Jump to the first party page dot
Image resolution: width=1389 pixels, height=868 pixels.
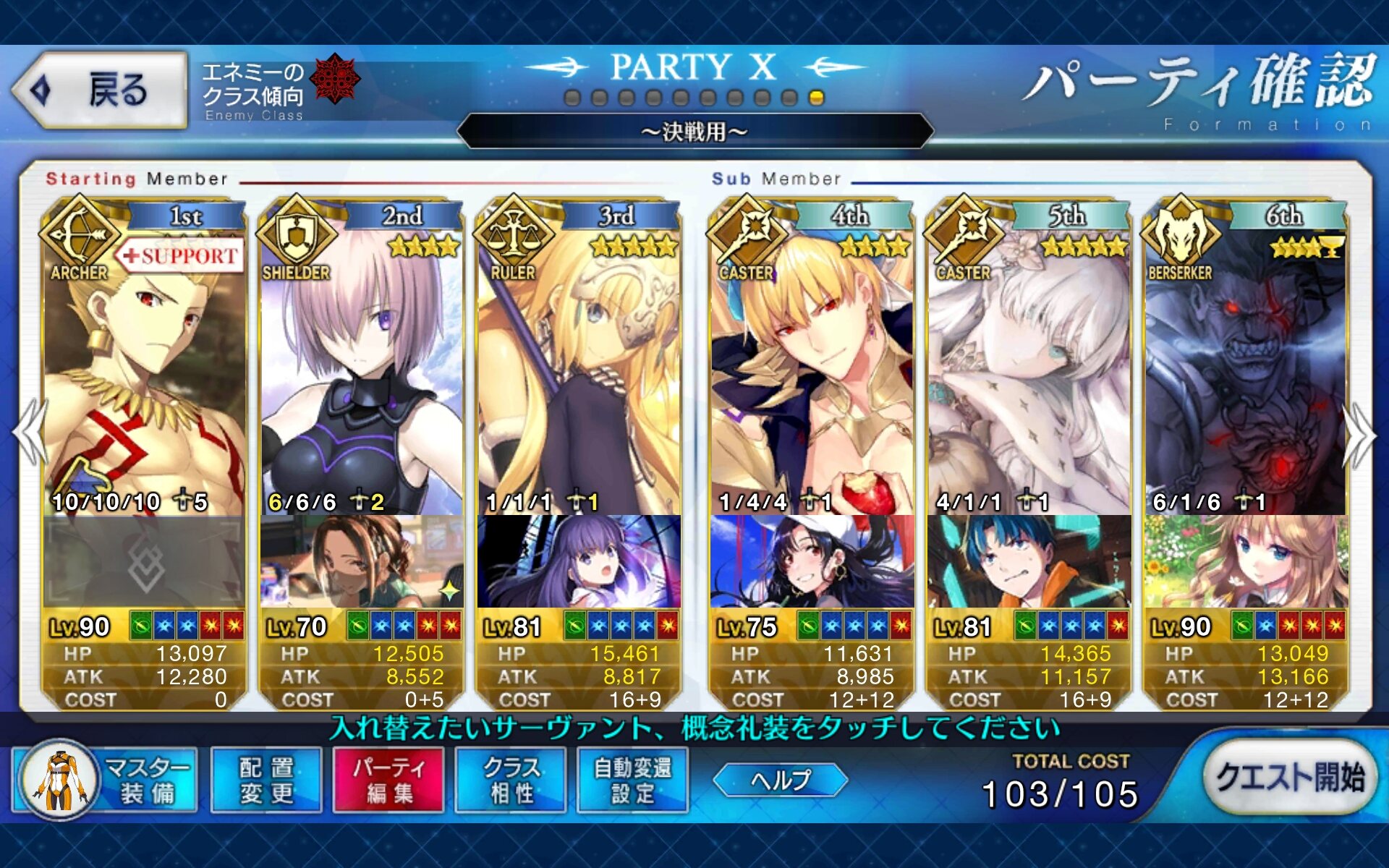tap(572, 98)
